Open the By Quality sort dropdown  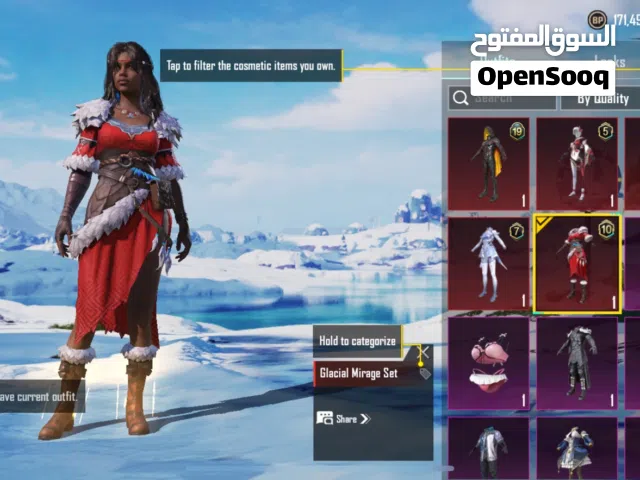(594, 98)
